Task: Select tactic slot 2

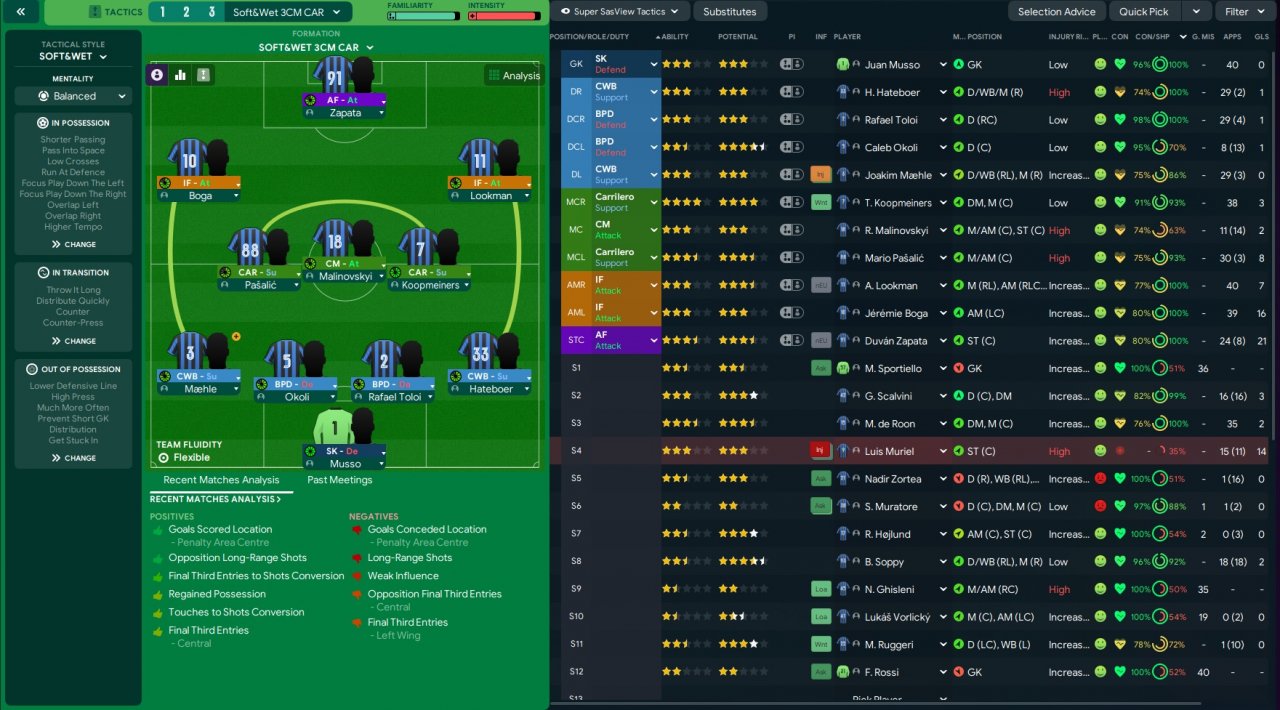Action: click(x=186, y=12)
